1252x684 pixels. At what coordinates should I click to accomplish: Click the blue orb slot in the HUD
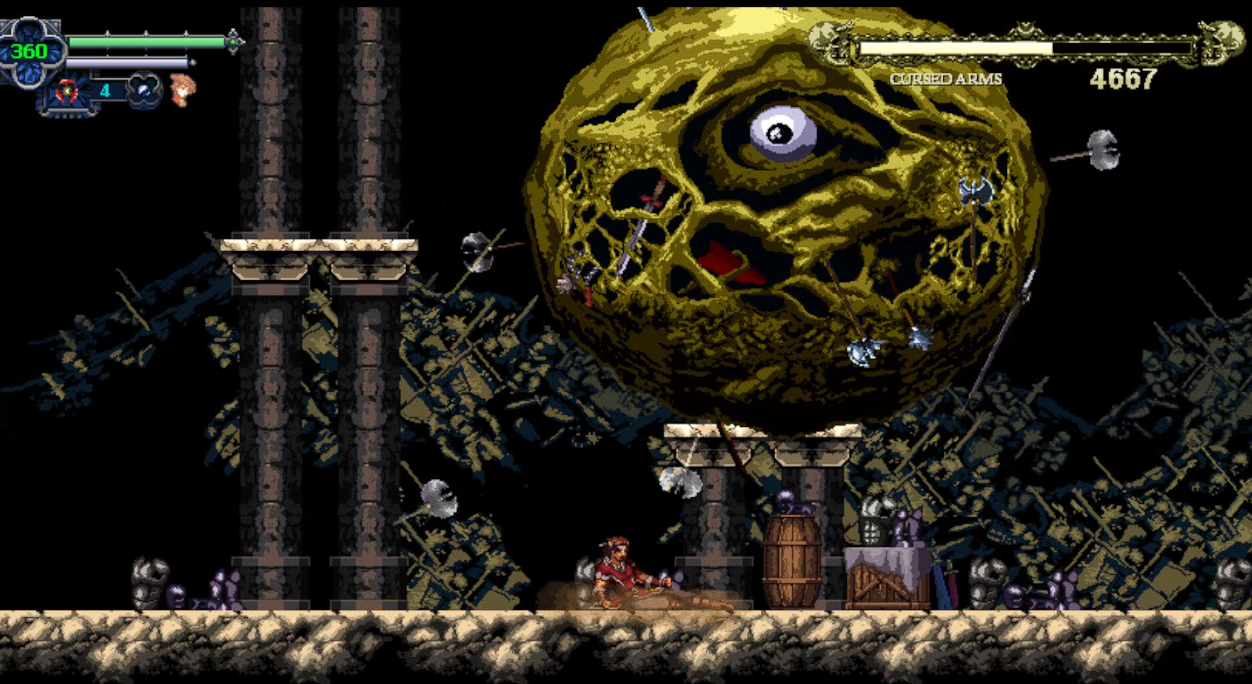pos(144,90)
